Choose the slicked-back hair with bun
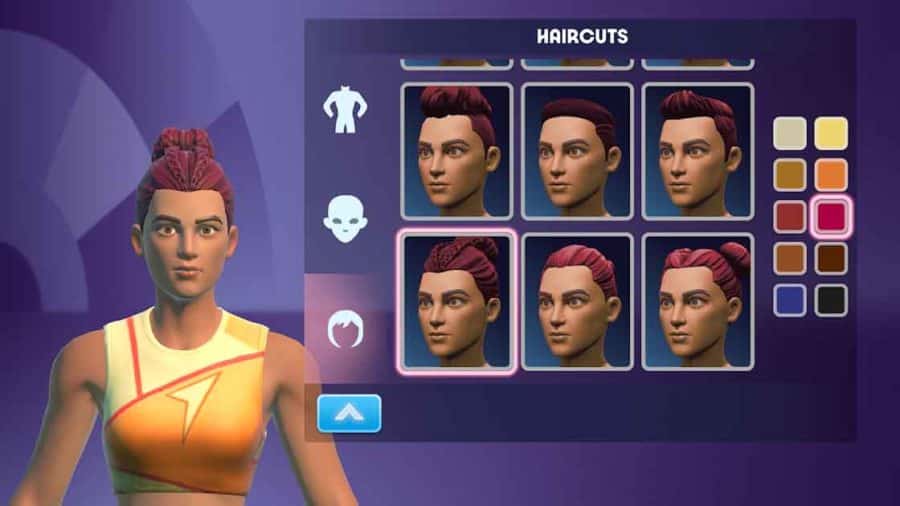The width and height of the screenshot is (900, 506). [x=697, y=301]
